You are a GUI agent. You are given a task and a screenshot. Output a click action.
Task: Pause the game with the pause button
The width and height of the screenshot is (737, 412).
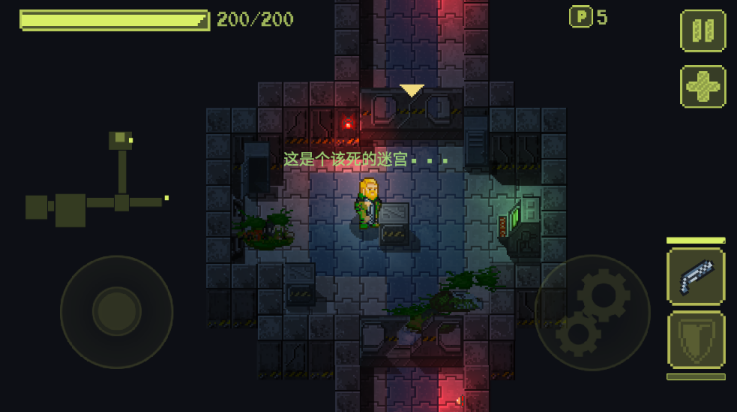(x=703, y=30)
